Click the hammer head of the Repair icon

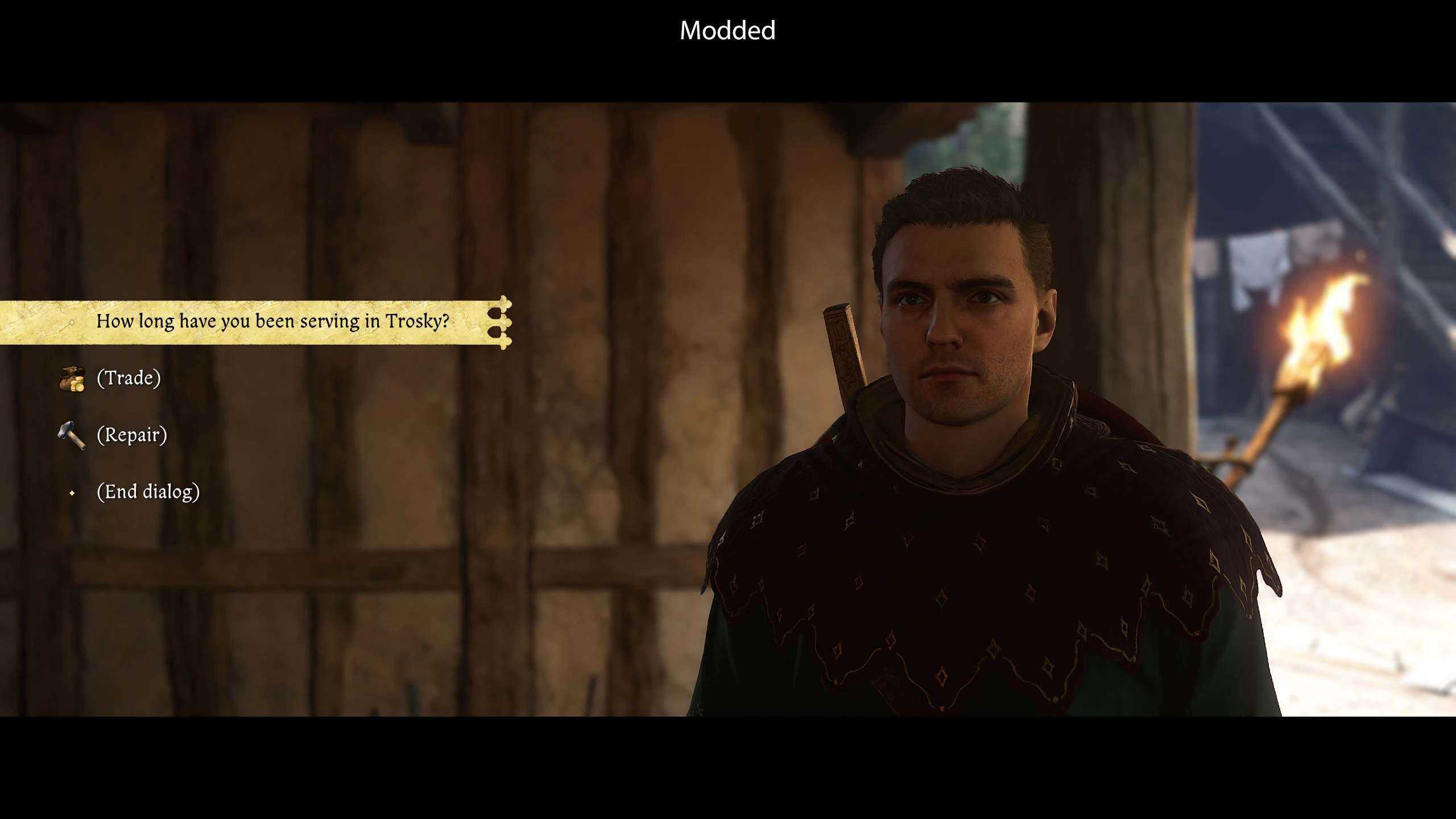[x=64, y=428]
